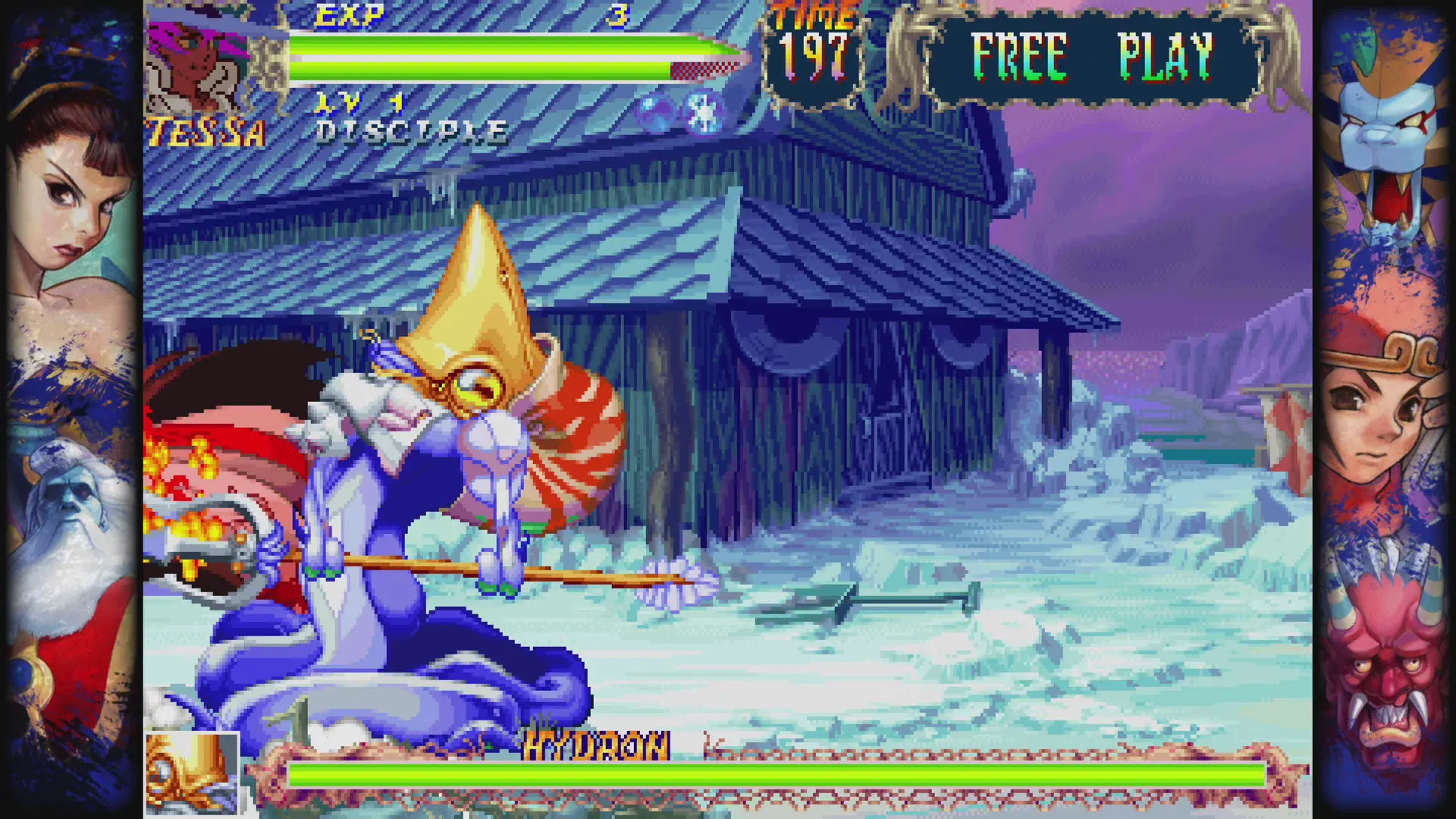Select the plain blue orb
1456x819 pixels.
click(x=655, y=114)
